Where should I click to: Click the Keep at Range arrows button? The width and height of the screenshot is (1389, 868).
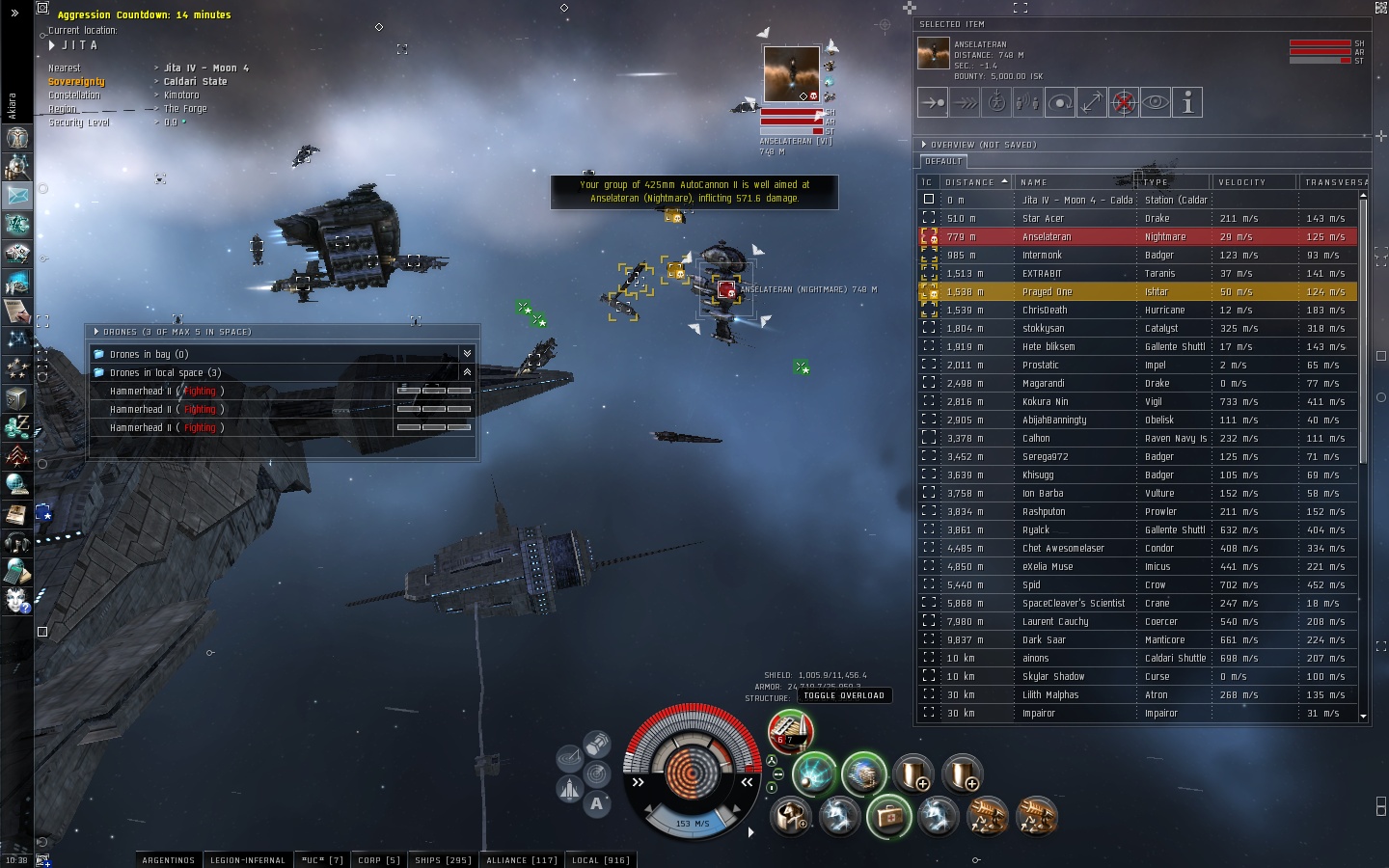(1092, 102)
